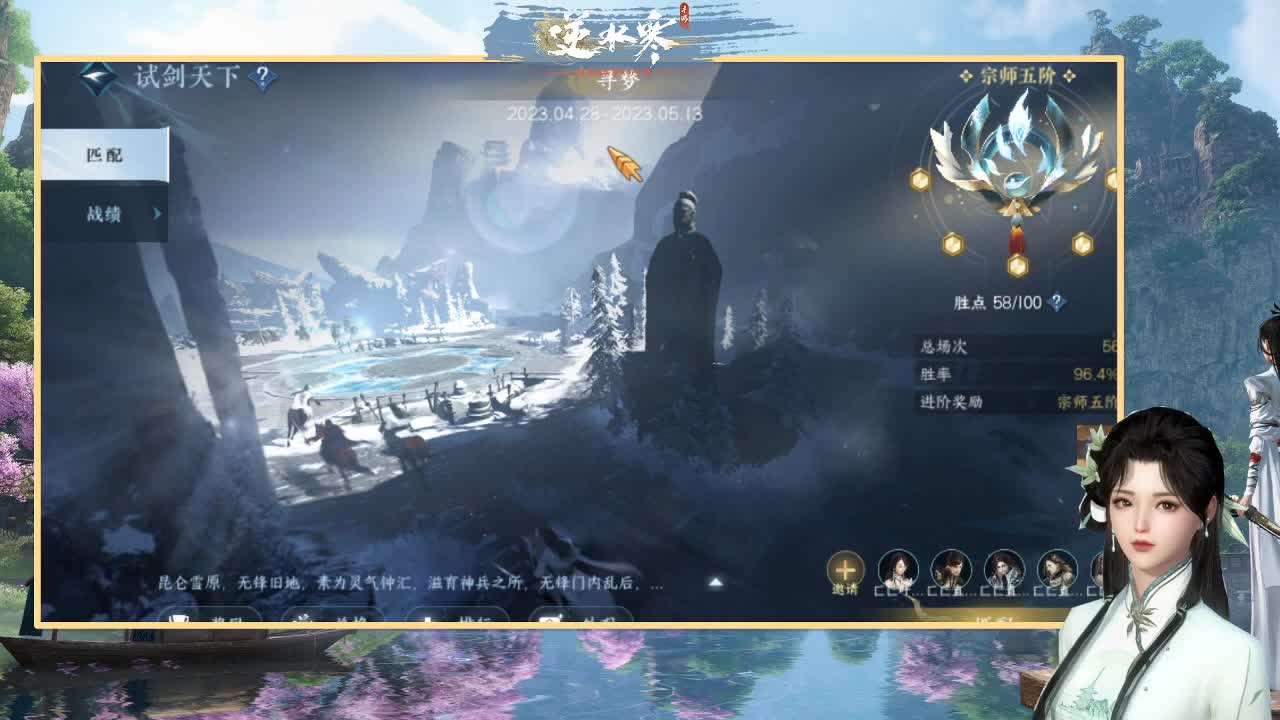Click the chart icon on the 排行 button

(428, 619)
